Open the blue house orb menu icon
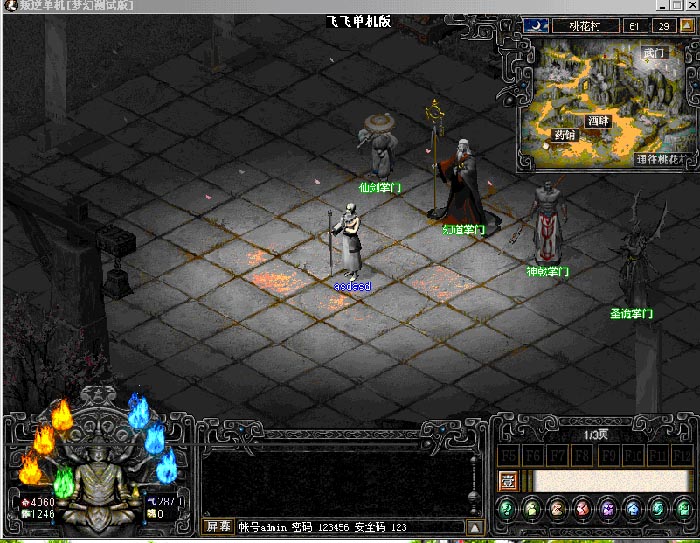 [x=633, y=509]
